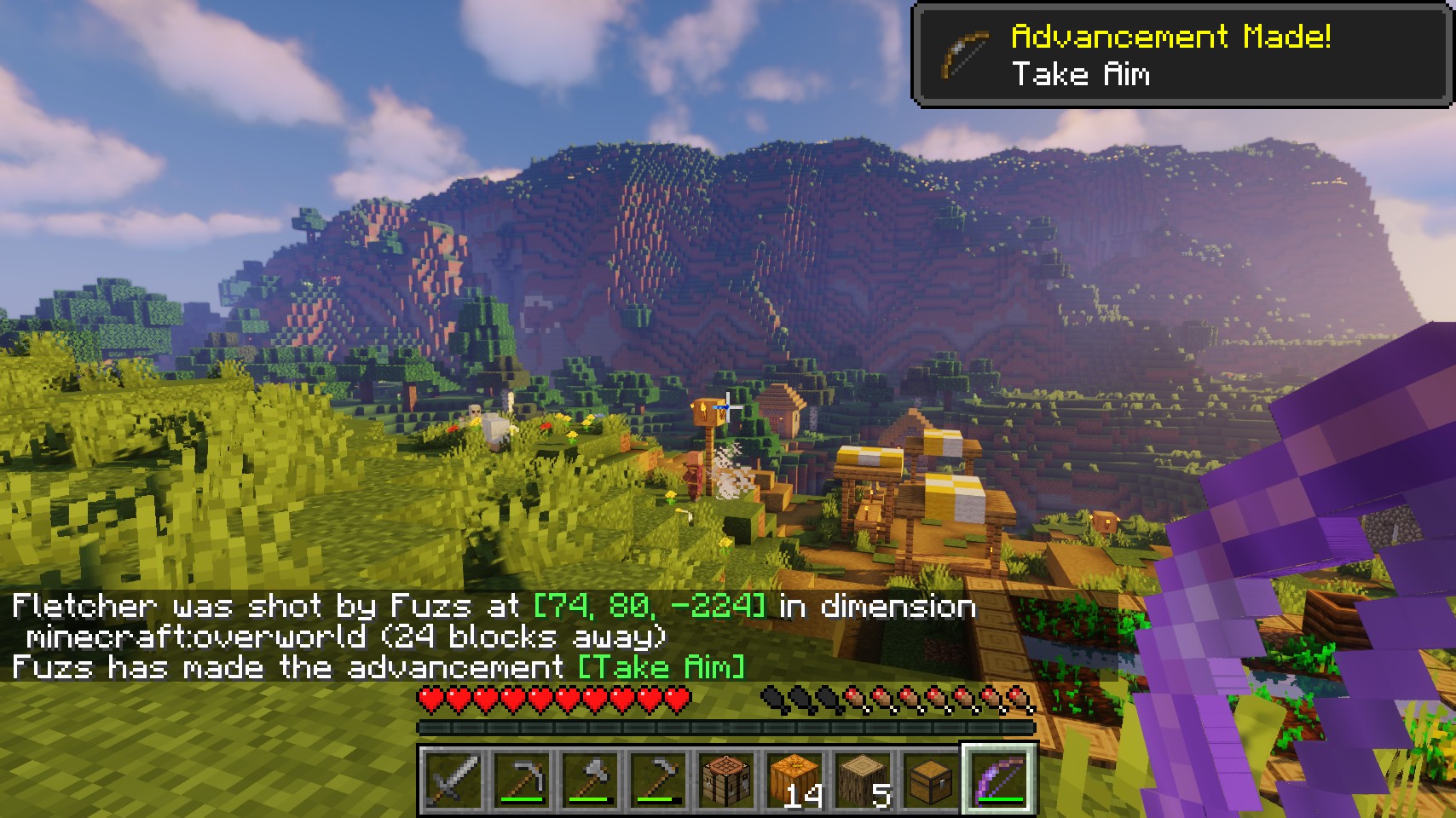The height and width of the screenshot is (818, 1456).
Task: Select the stone axe slot
Action: pyautogui.click(x=589, y=778)
